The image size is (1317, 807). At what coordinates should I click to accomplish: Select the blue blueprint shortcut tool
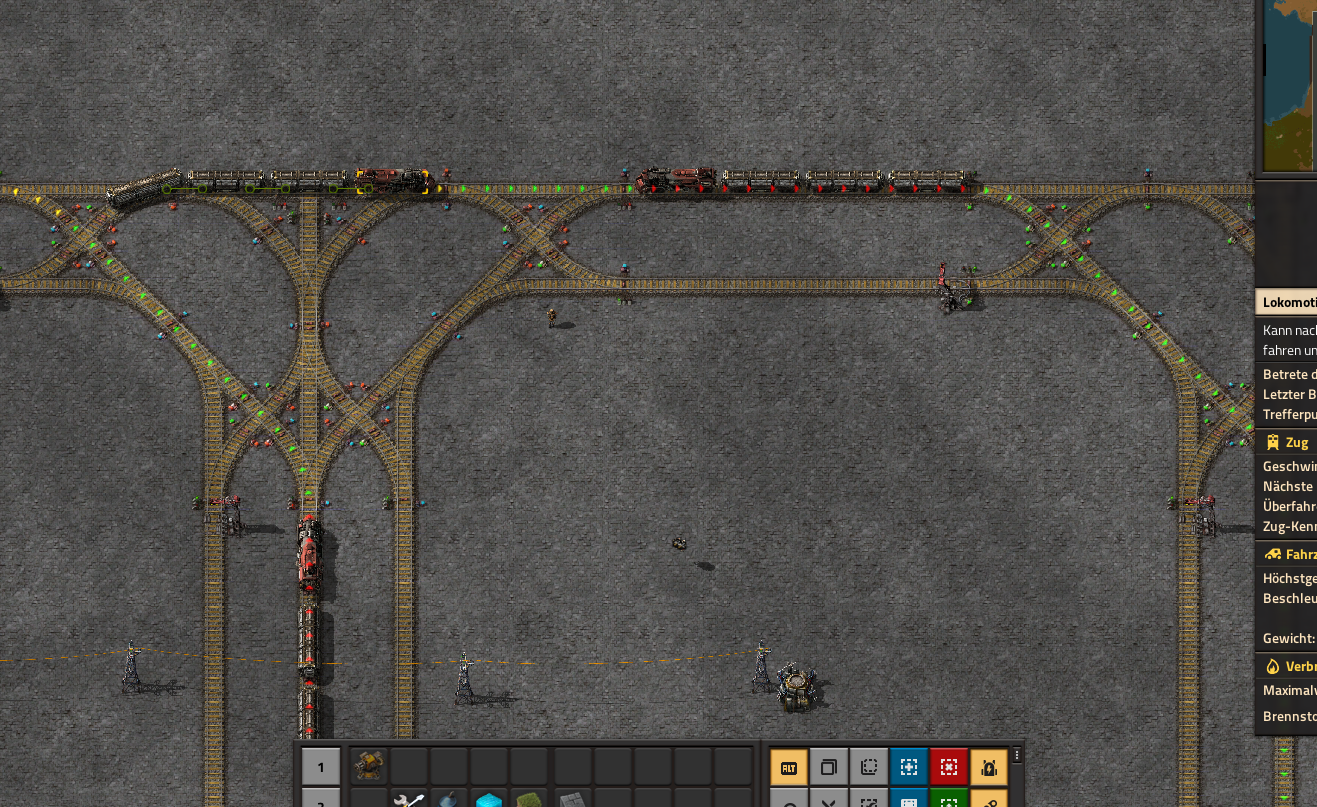[x=909, y=768]
